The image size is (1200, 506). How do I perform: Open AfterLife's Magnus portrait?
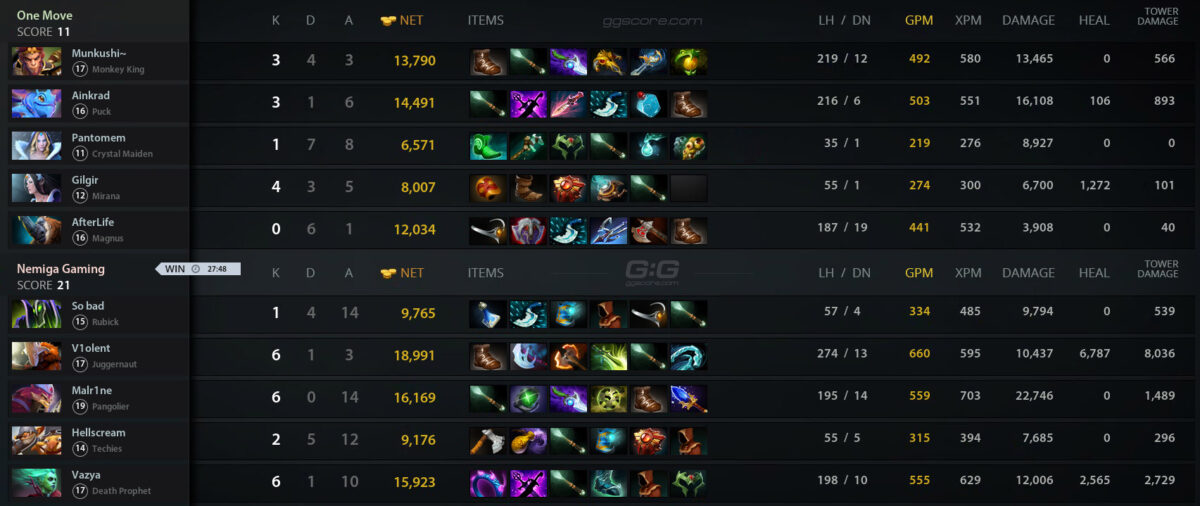pyautogui.click(x=37, y=230)
